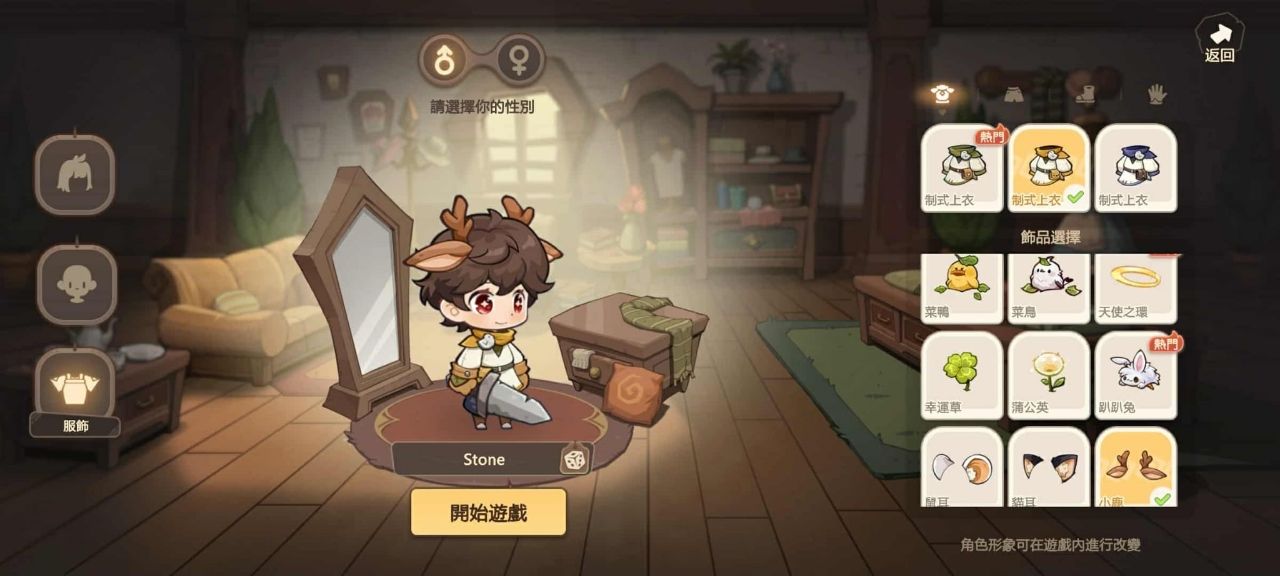This screenshot has height=576, width=1280.
Task: Open the face customization category
Action: coord(75,284)
